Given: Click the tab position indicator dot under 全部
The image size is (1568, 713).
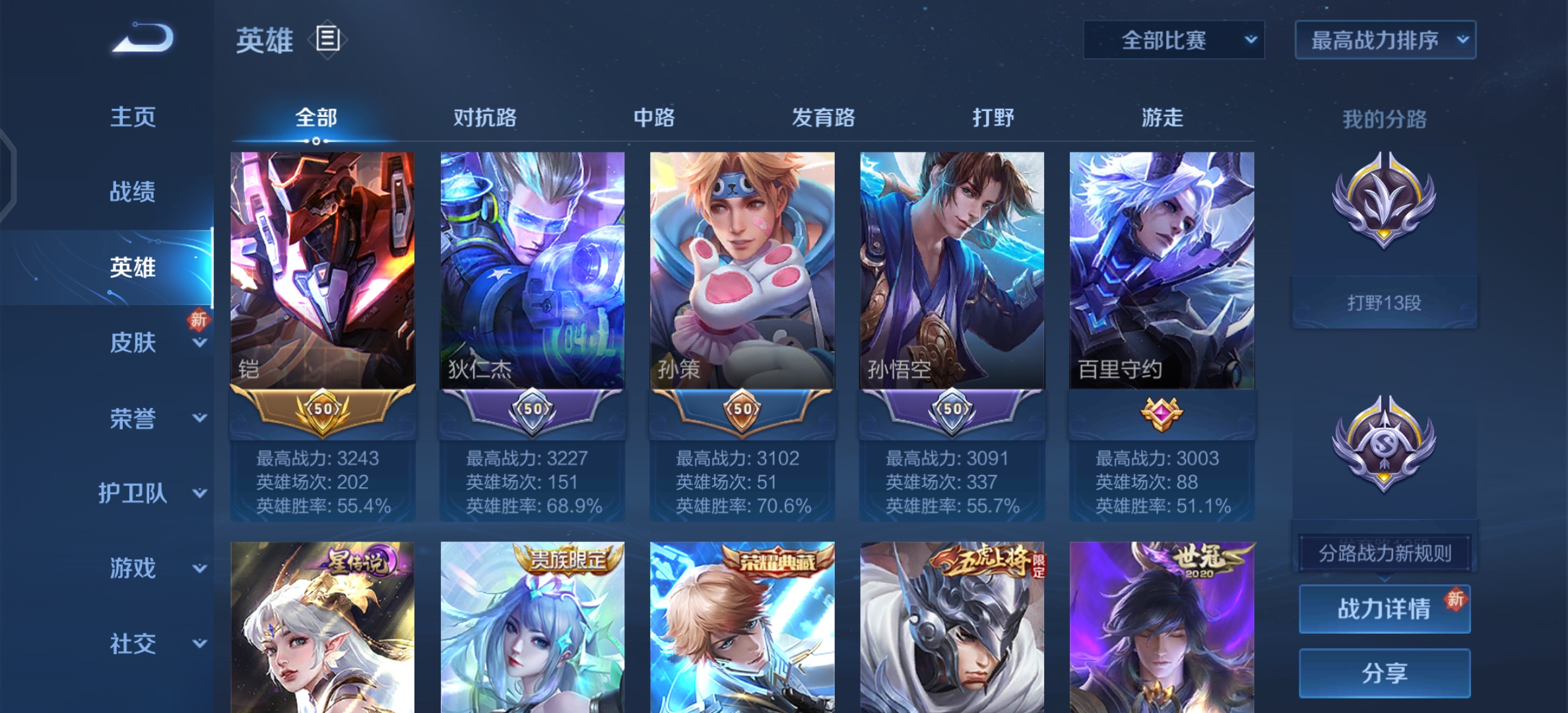Looking at the screenshot, I should (x=315, y=141).
